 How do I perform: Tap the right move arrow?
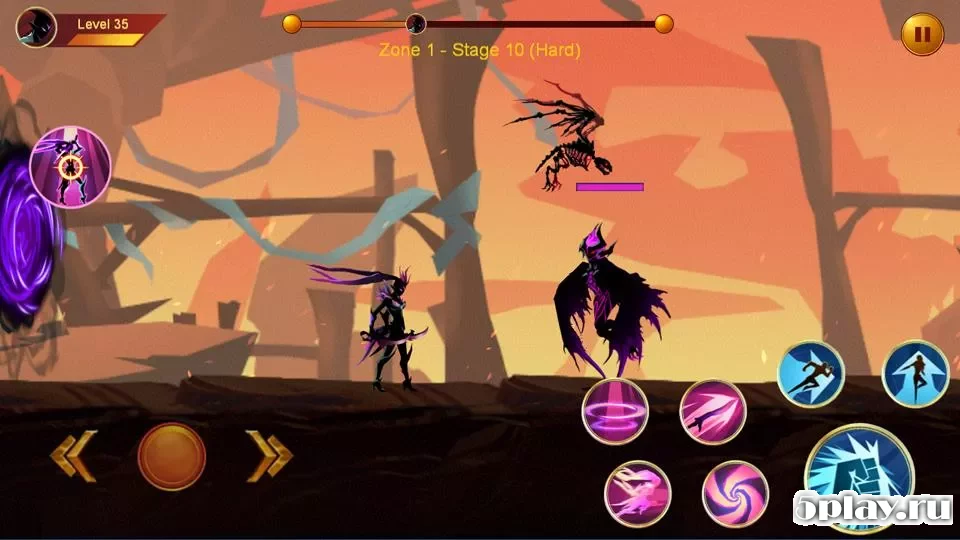269,456
